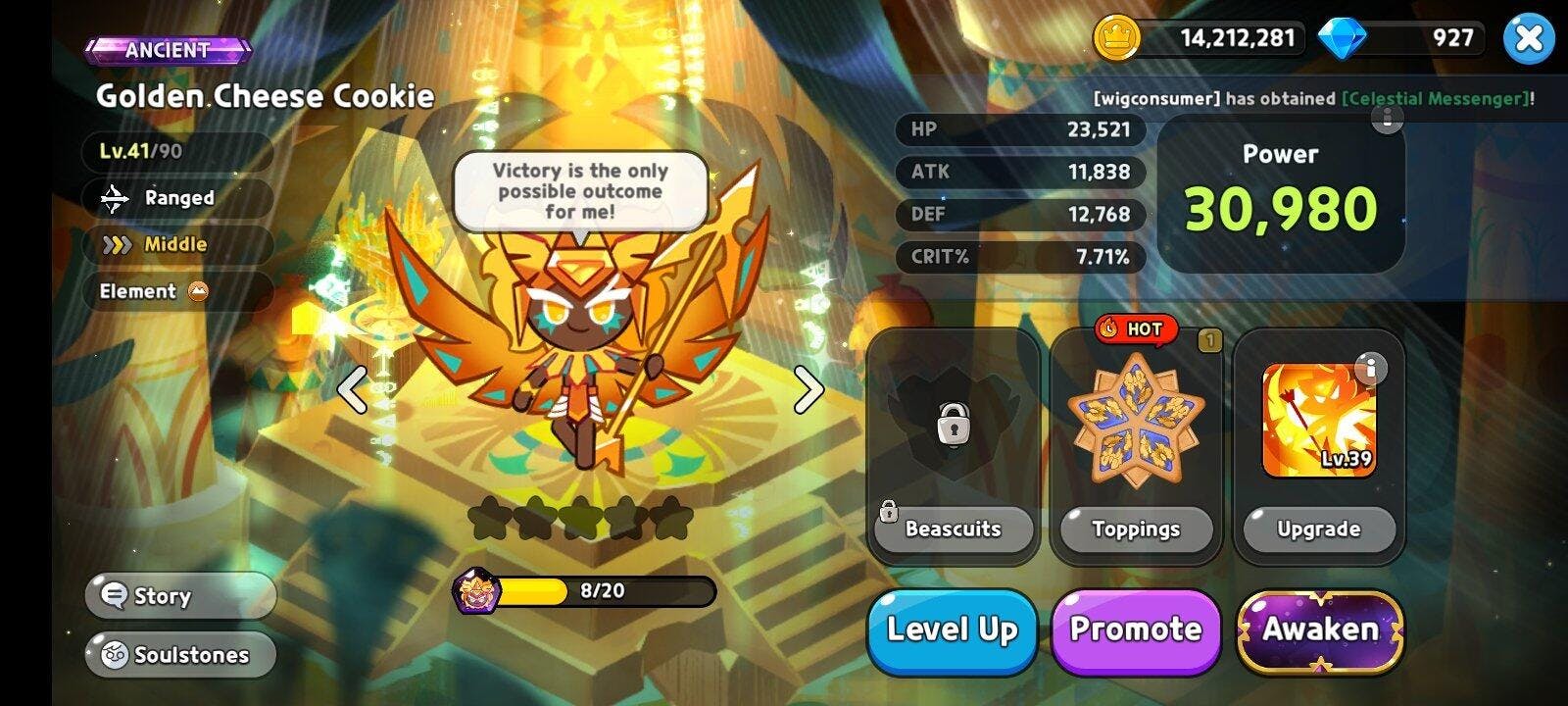Tap the Ranged type label

[176, 198]
